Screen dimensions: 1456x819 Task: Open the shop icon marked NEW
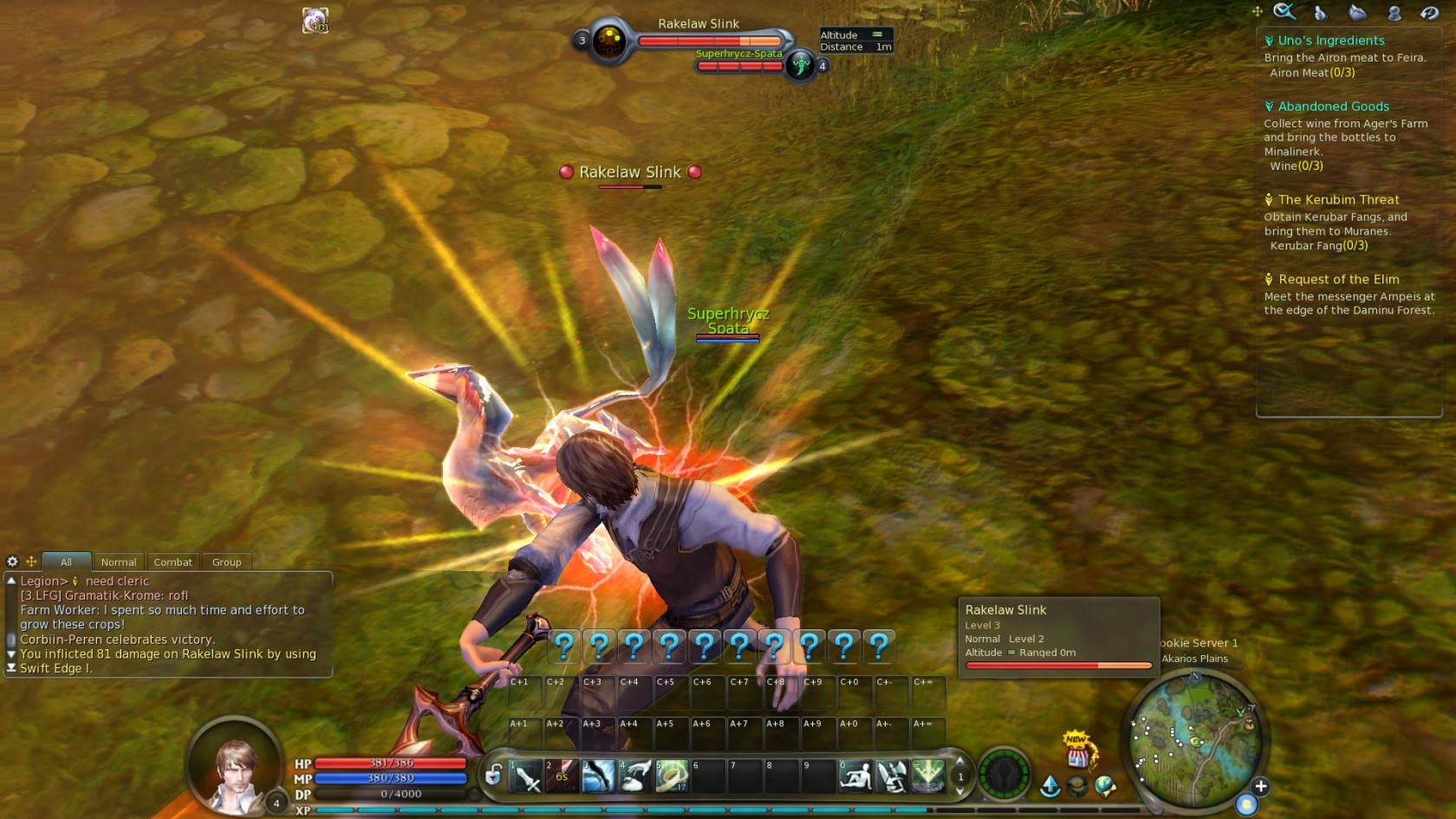1077,752
